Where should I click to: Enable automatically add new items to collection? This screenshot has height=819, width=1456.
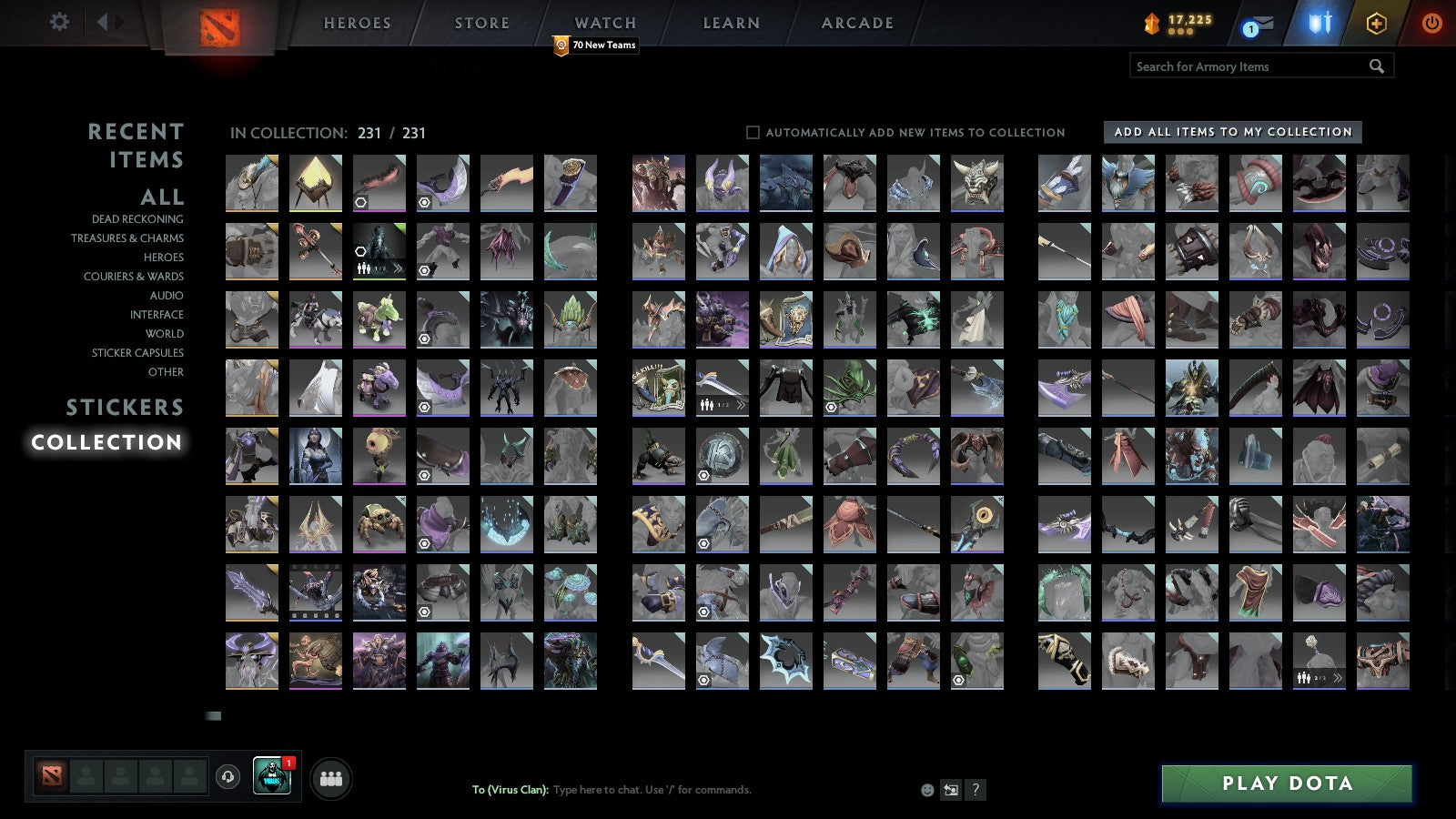click(x=753, y=132)
